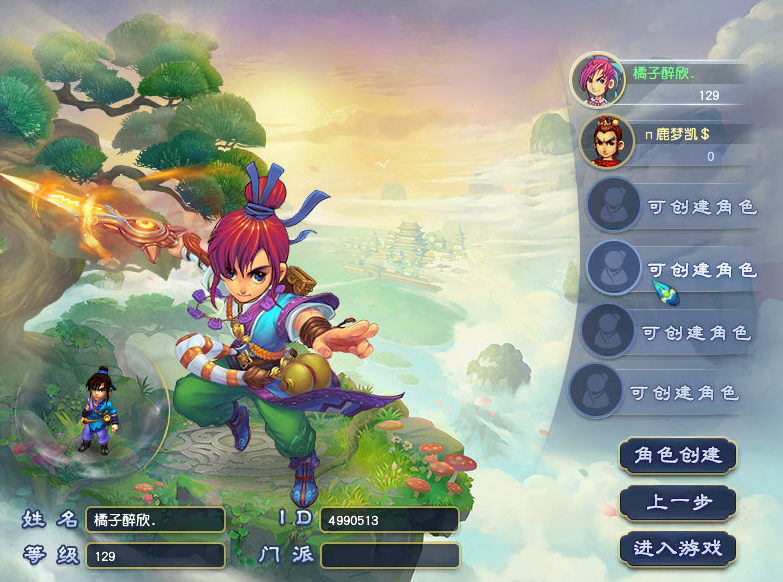
Task: Enter the game via 进入游戏
Action: 677,548
